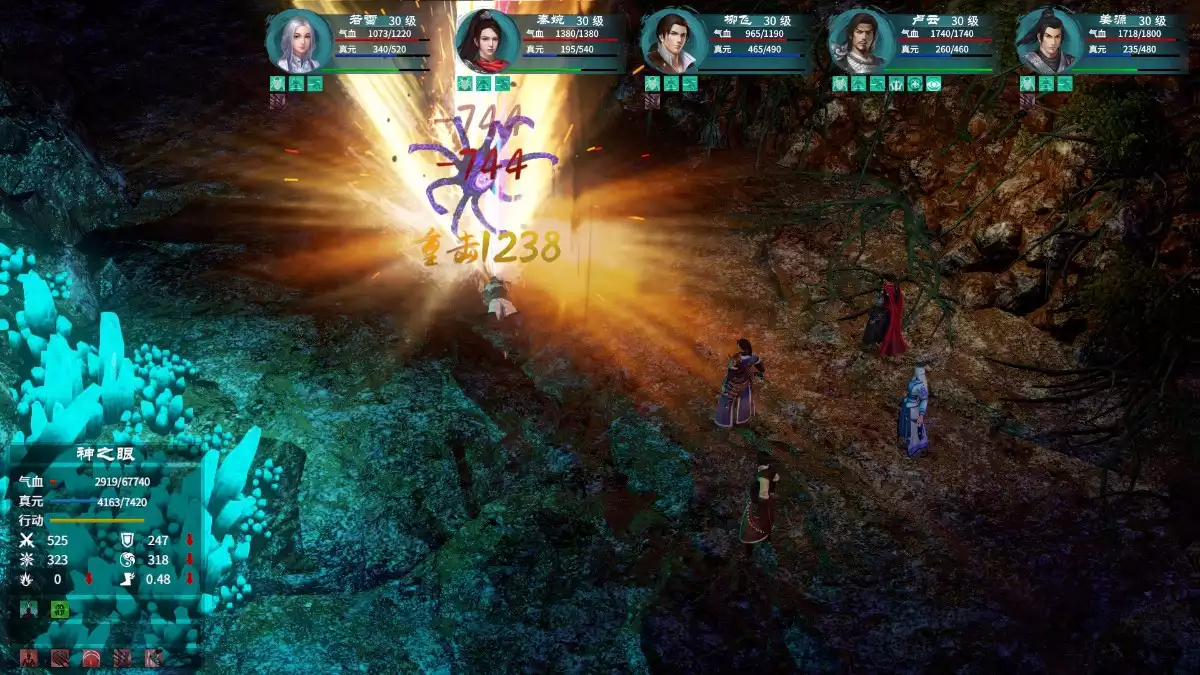Pick the 姜源 character portrait

click(x=1047, y=42)
